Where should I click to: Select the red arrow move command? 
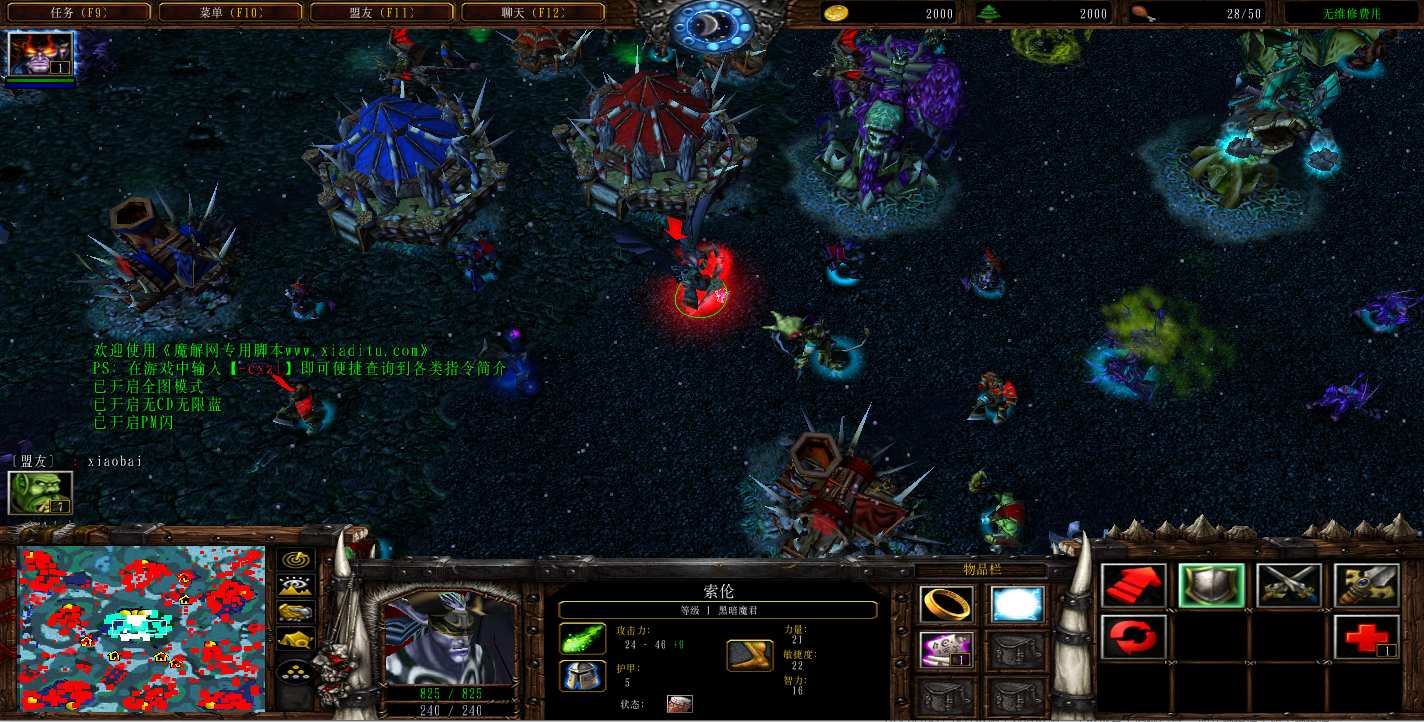point(1134,586)
